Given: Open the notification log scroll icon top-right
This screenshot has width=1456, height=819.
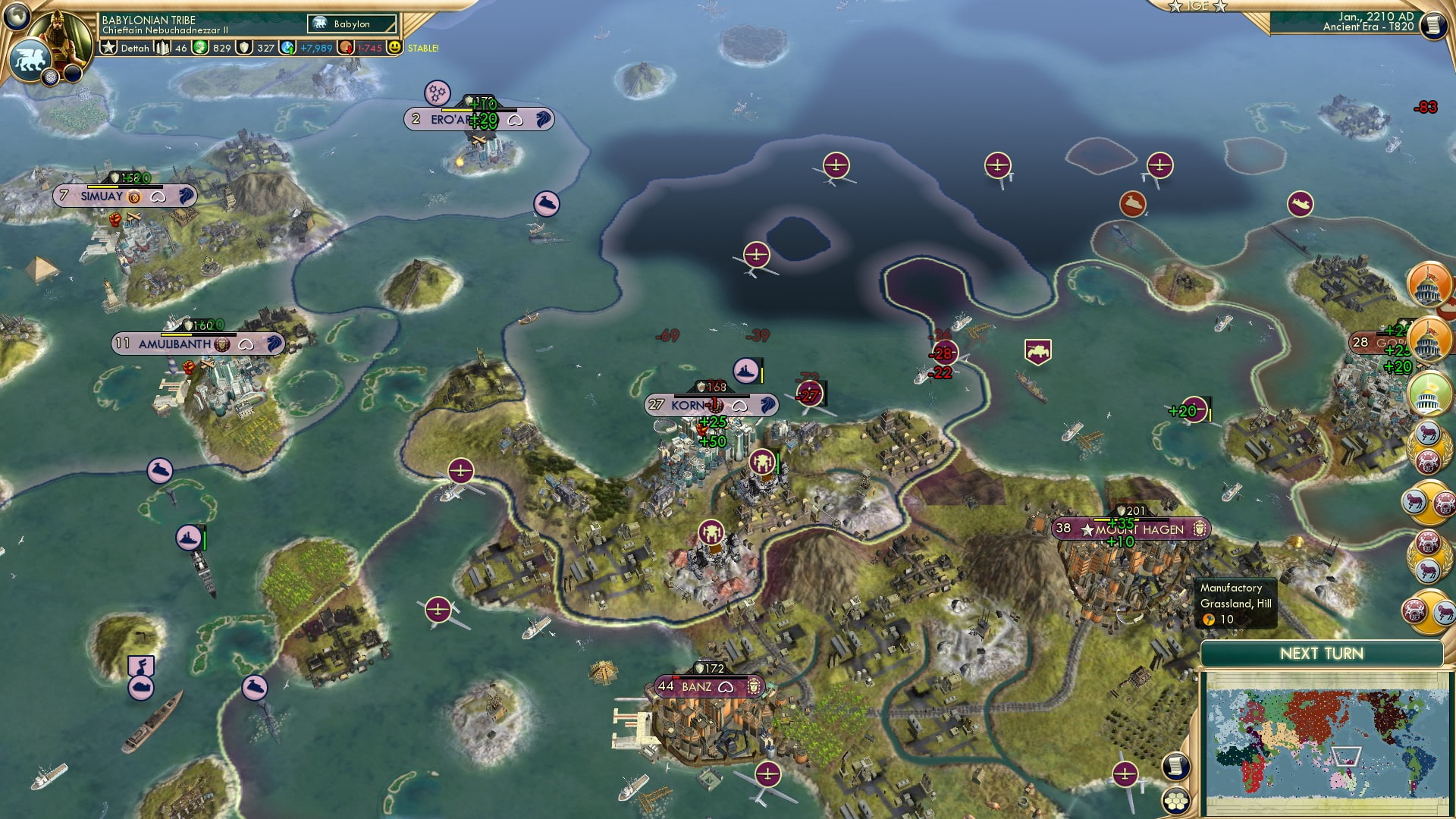Looking at the screenshot, I should (x=1434, y=24).
